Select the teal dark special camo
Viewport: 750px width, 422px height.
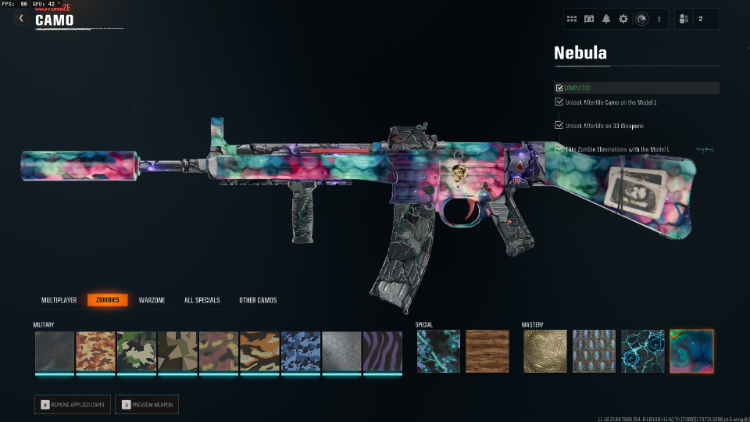pos(438,351)
